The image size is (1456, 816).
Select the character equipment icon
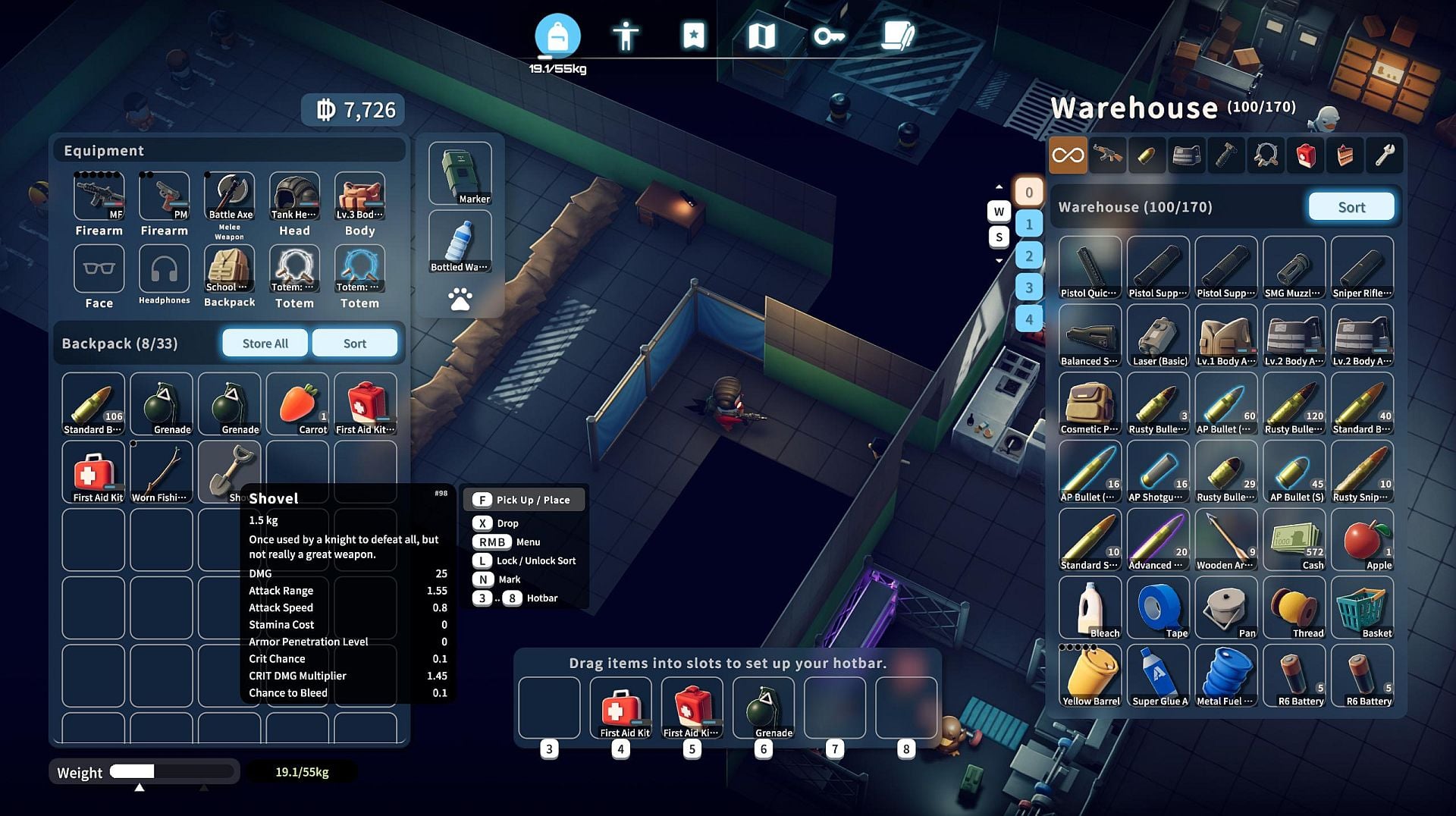point(626,34)
